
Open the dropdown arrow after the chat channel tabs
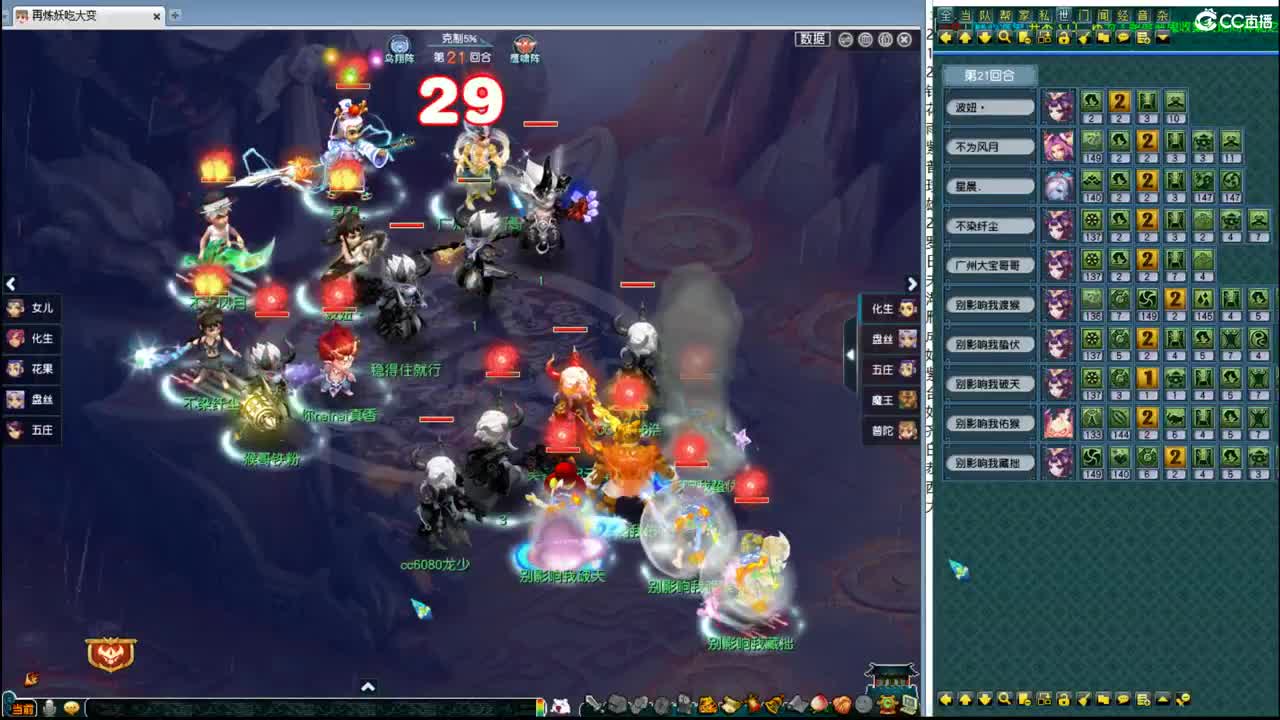tap(1161, 38)
